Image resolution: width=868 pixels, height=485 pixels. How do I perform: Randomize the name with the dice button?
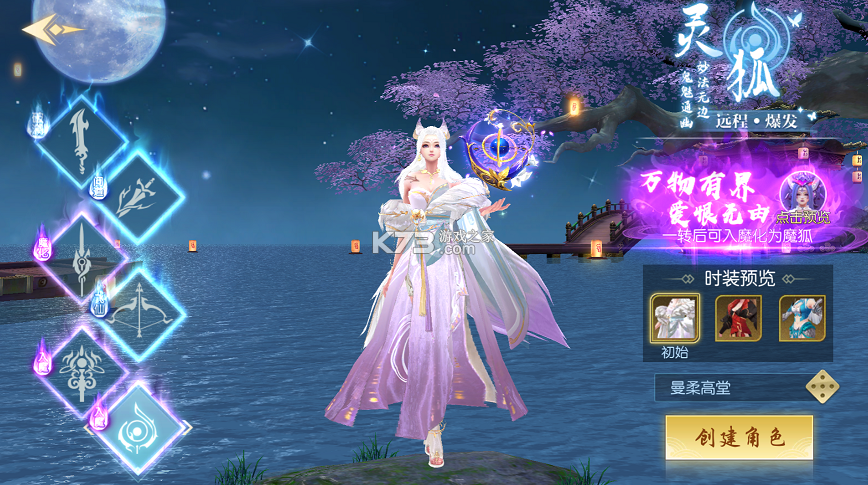click(823, 386)
